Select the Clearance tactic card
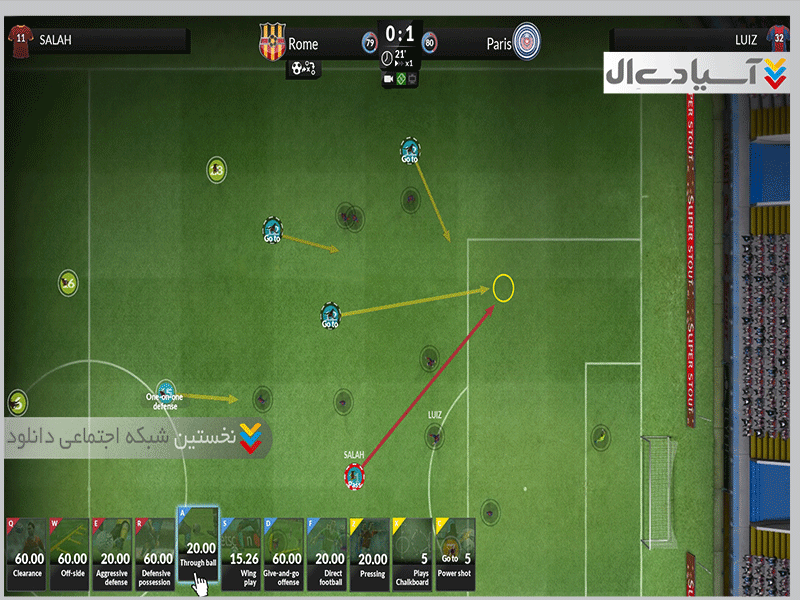This screenshot has width=800, height=600. point(26,553)
